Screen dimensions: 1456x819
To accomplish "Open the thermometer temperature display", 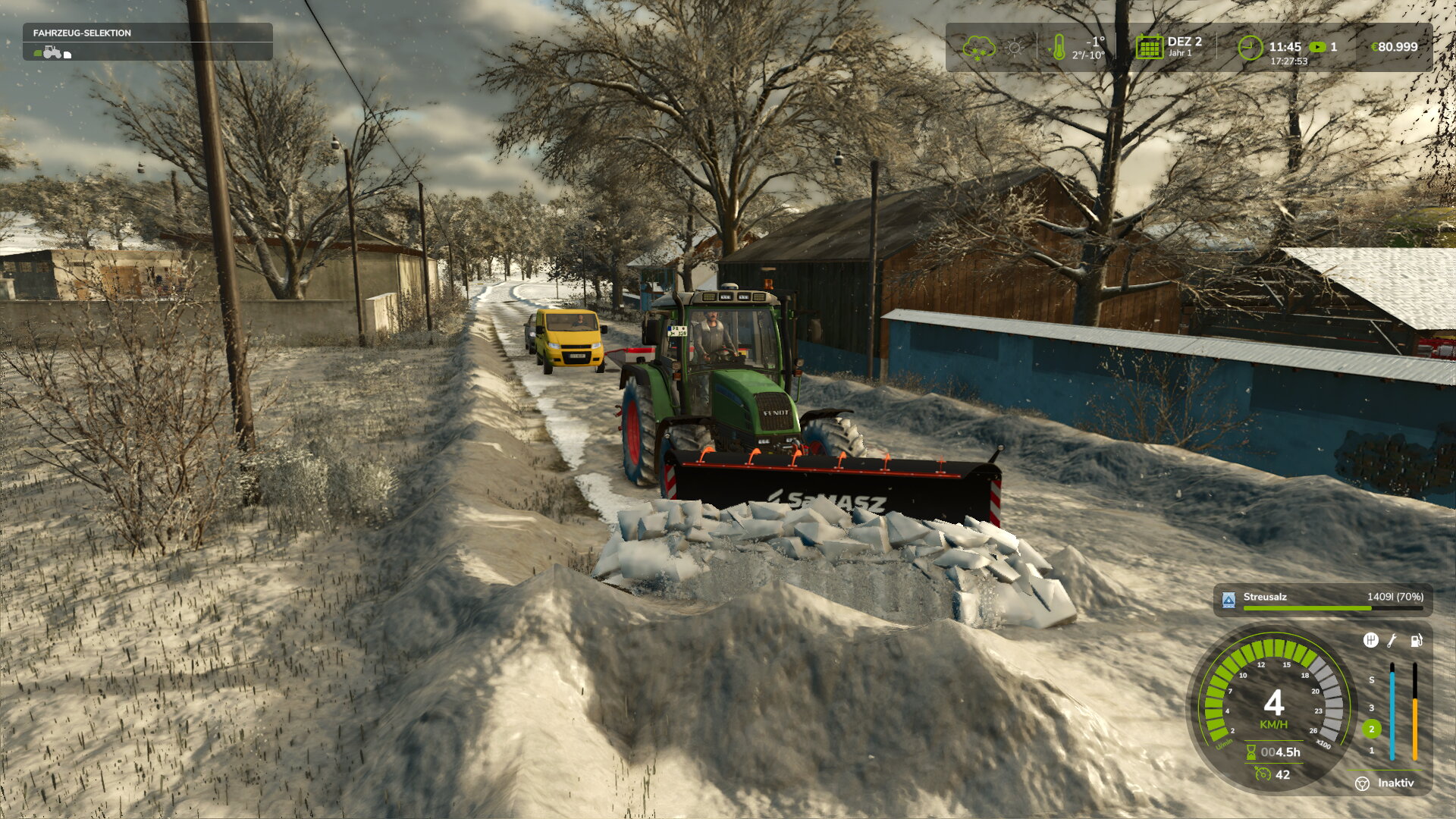I will point(1059,48).
